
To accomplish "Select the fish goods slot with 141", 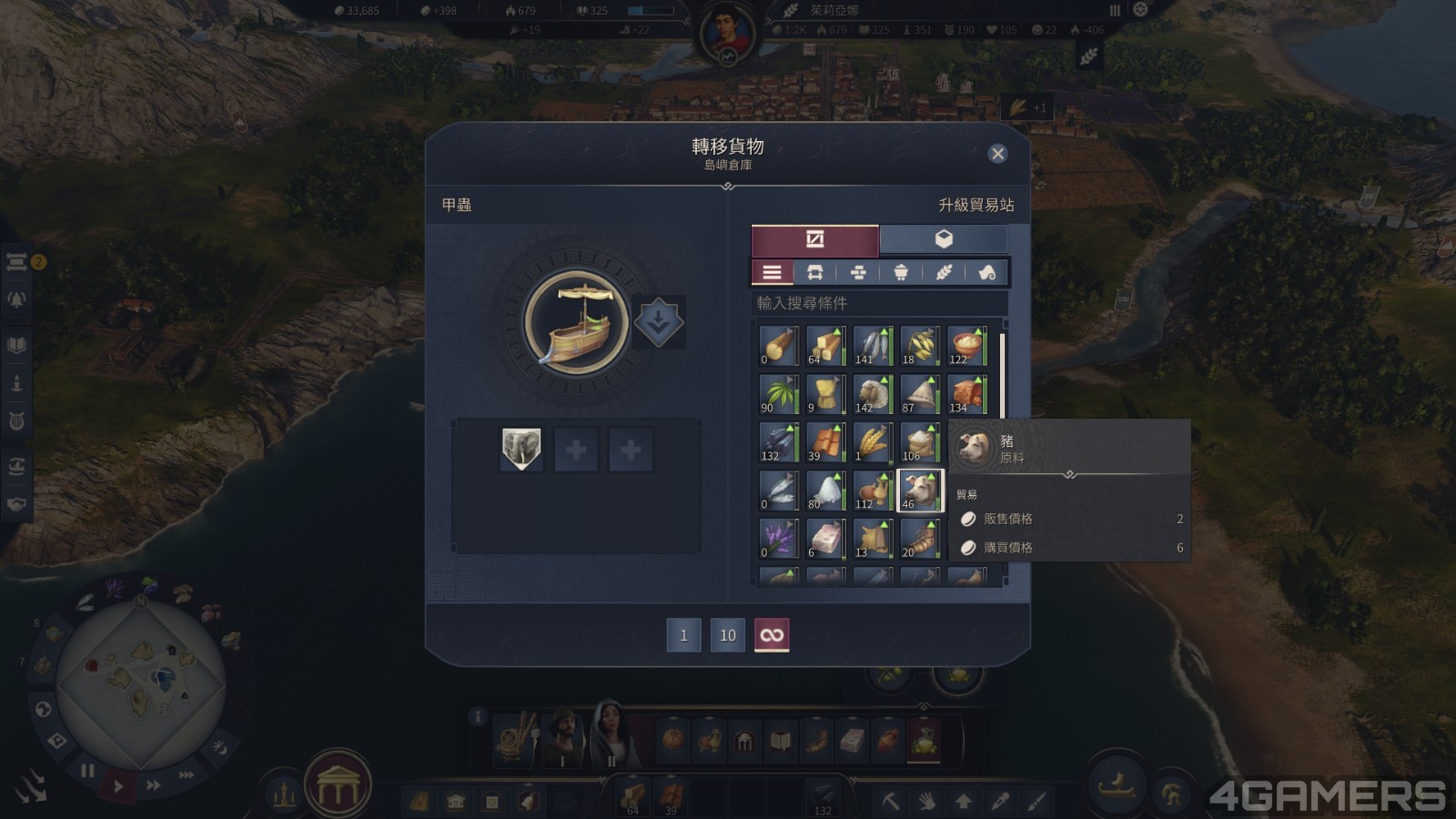I will click(x=872, y=346).
